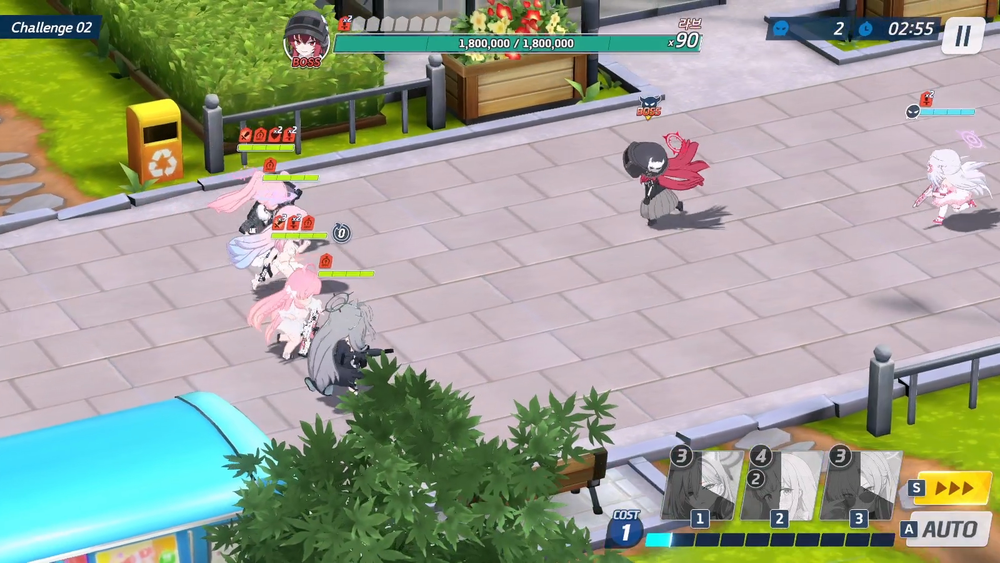Select skill card number 2
The image size is (1000, 563).
[x=780, y=485]
